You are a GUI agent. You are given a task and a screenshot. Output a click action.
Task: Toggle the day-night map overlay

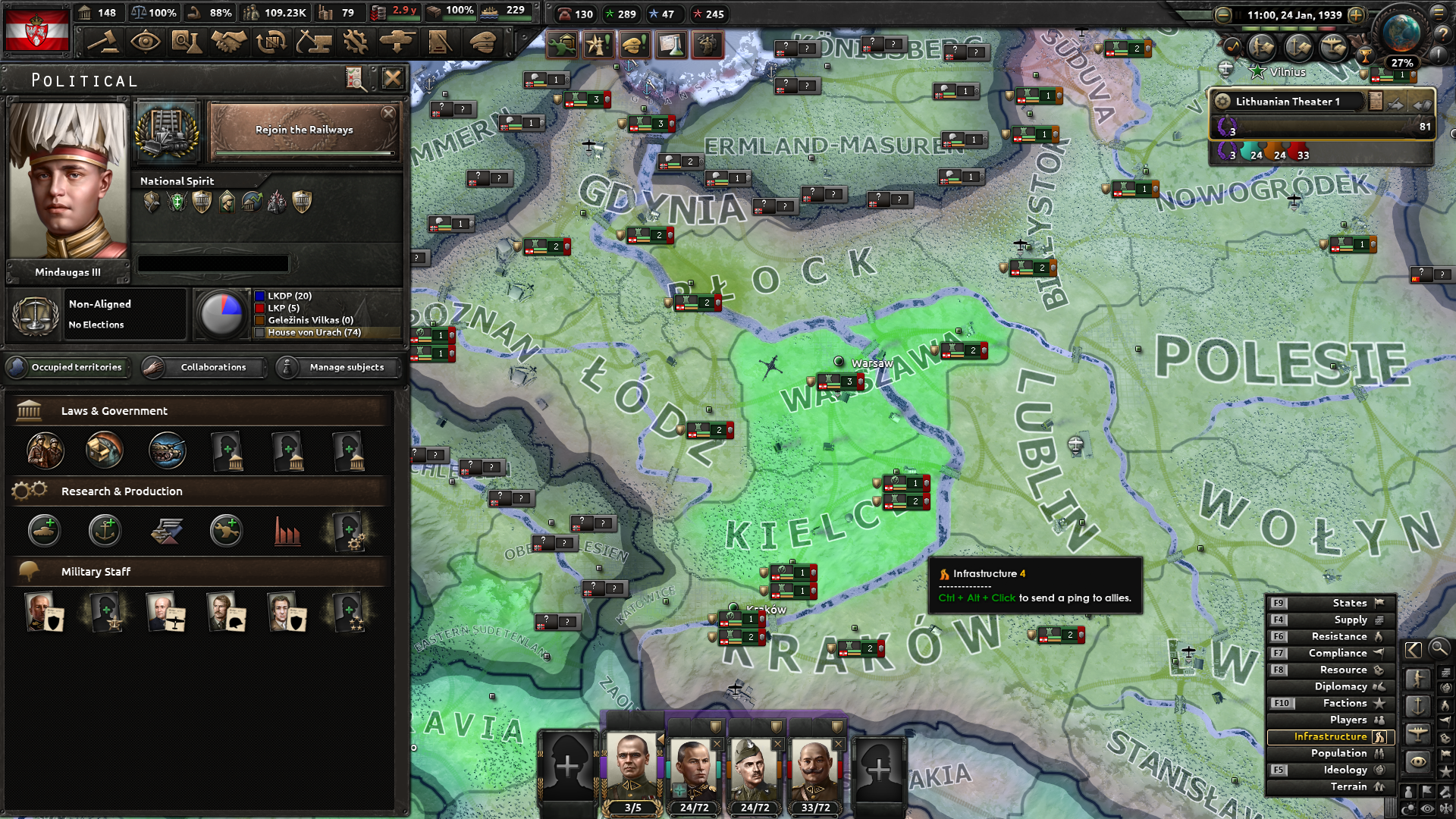1407,807
